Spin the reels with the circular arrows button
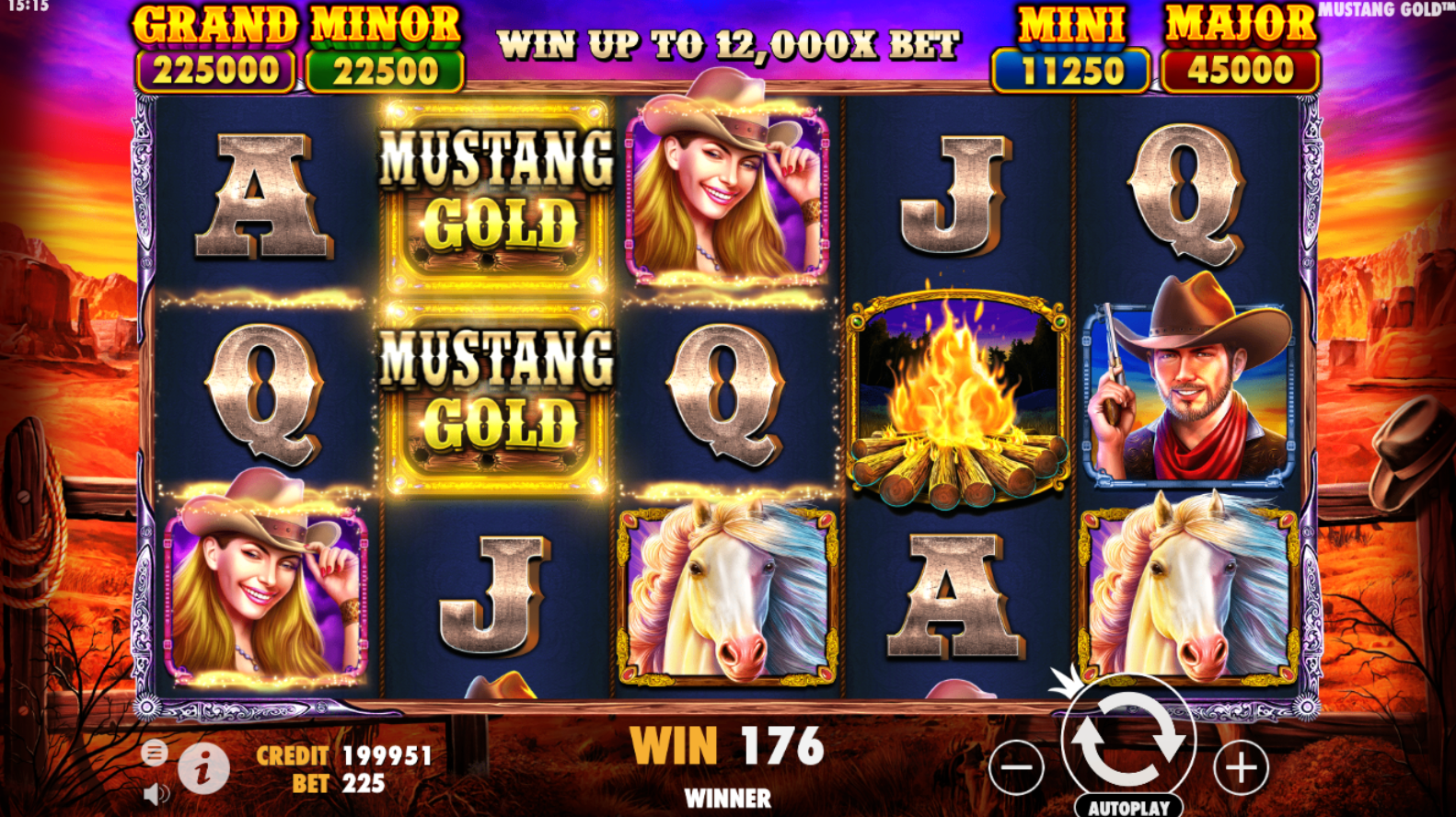Screen dimensions: 1456x817 click(1128, 738)
